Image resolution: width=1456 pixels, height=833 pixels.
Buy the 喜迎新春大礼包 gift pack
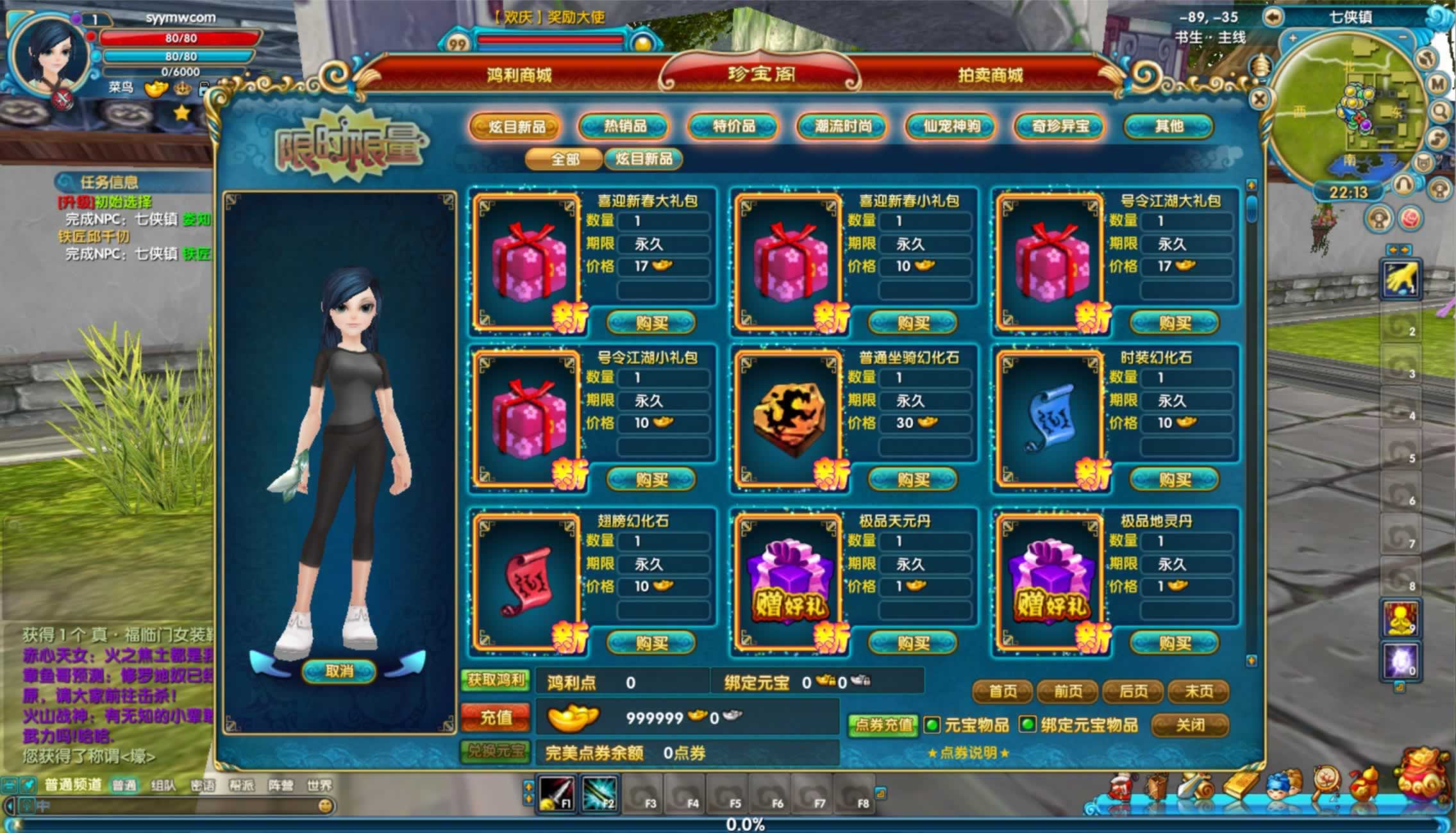pyautogui.click(x=651, y=322)
